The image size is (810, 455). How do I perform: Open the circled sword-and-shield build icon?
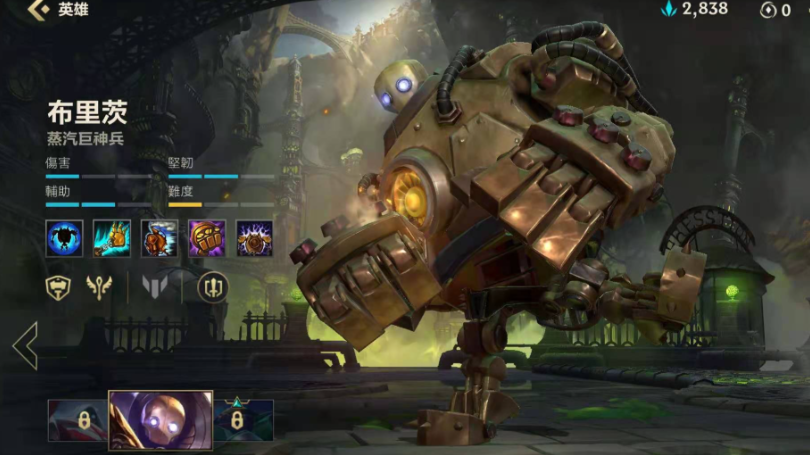click(212, 288)
